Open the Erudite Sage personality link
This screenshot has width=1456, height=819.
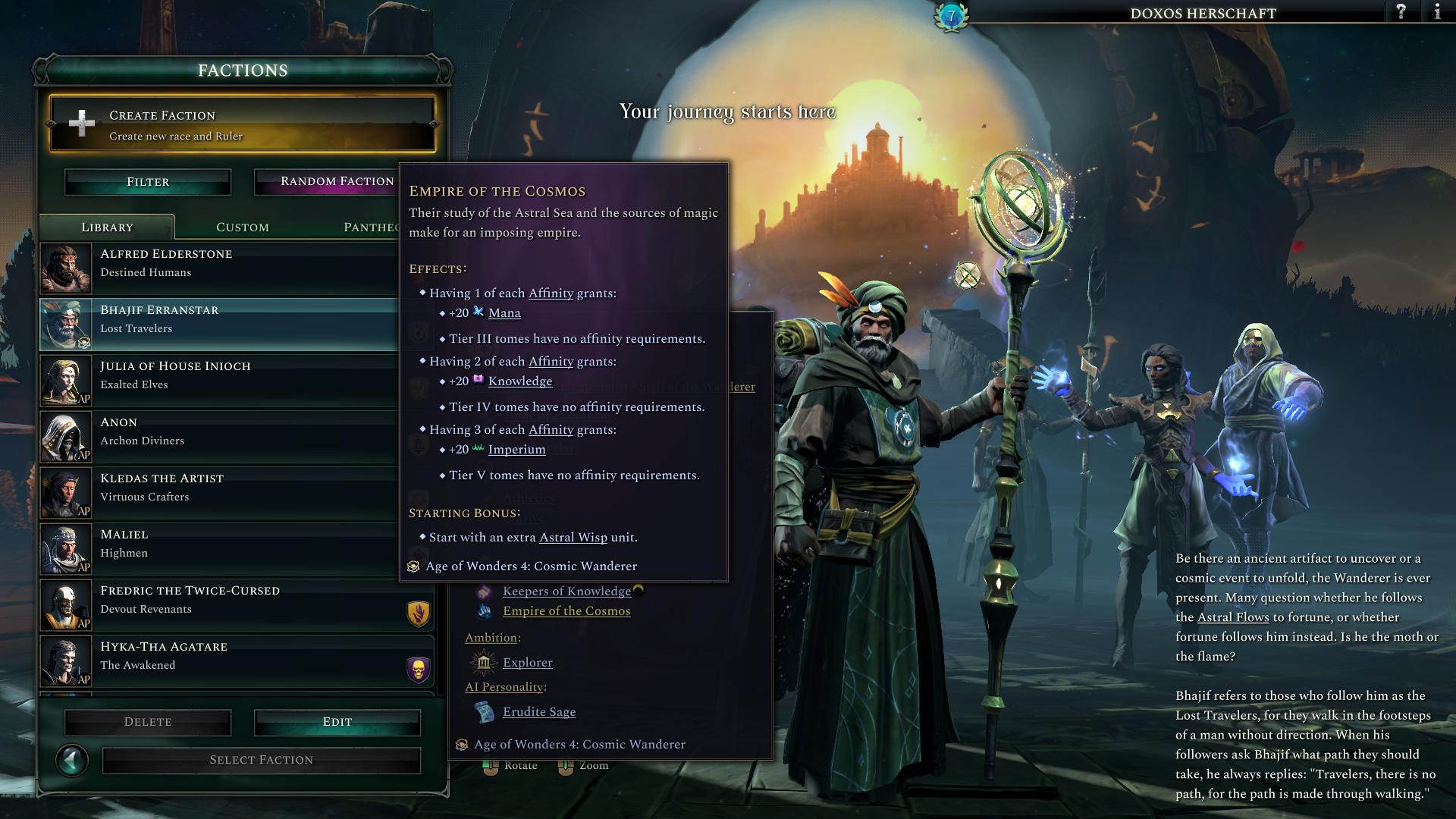(x=538, y=712)
